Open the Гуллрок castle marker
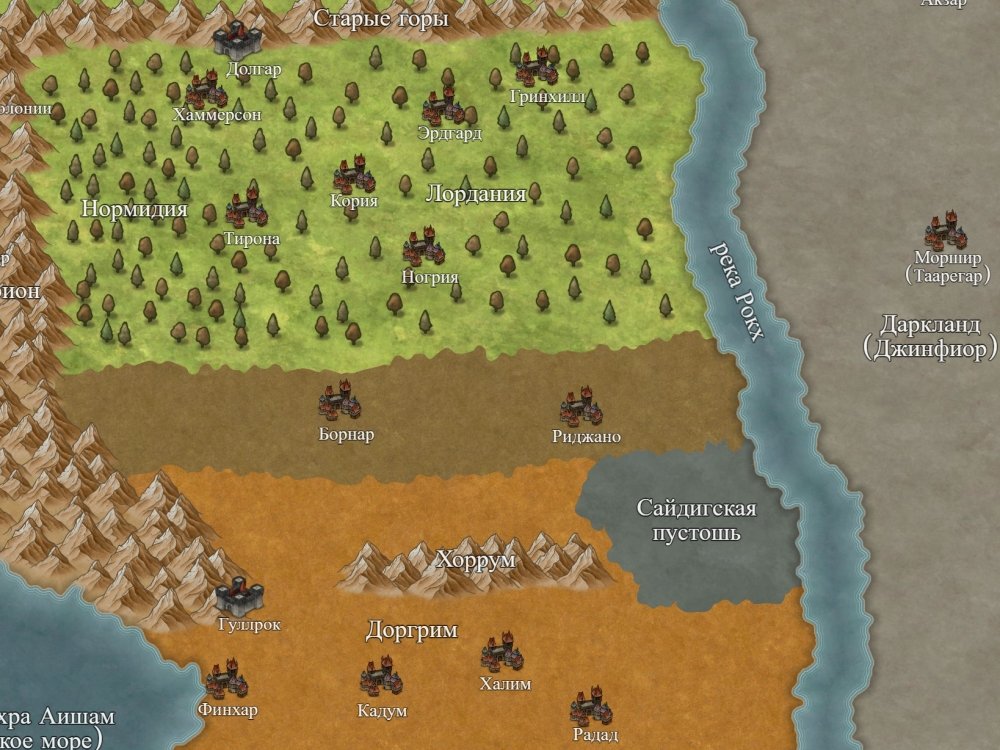Image resolution: width=1000 pixels, height=750 pixels. pos(239,596)
